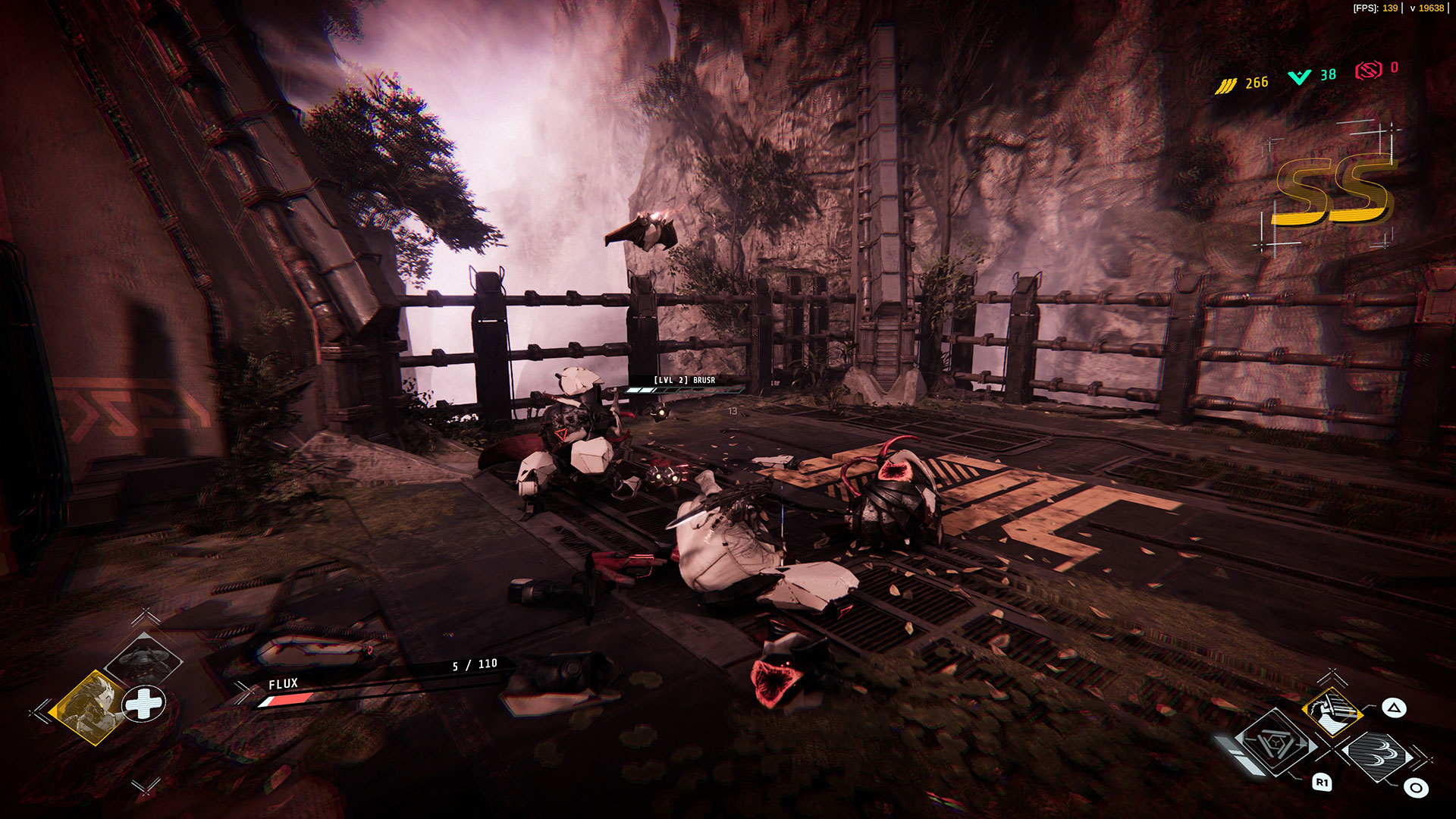1456x819 pixels.
Task: Click the SS combo rank emblem
Action: point(1332,191)
